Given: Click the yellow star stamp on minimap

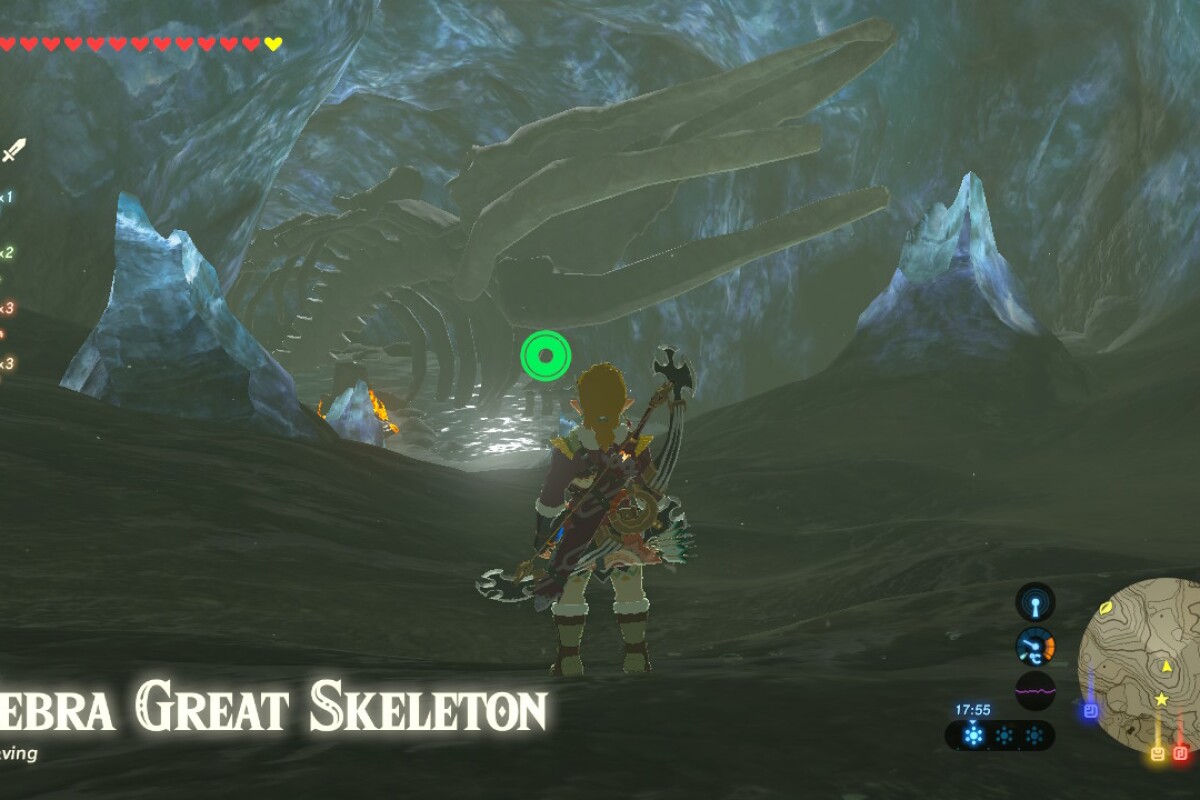Looking at the screenshot, I should (x=1161, y=699).
